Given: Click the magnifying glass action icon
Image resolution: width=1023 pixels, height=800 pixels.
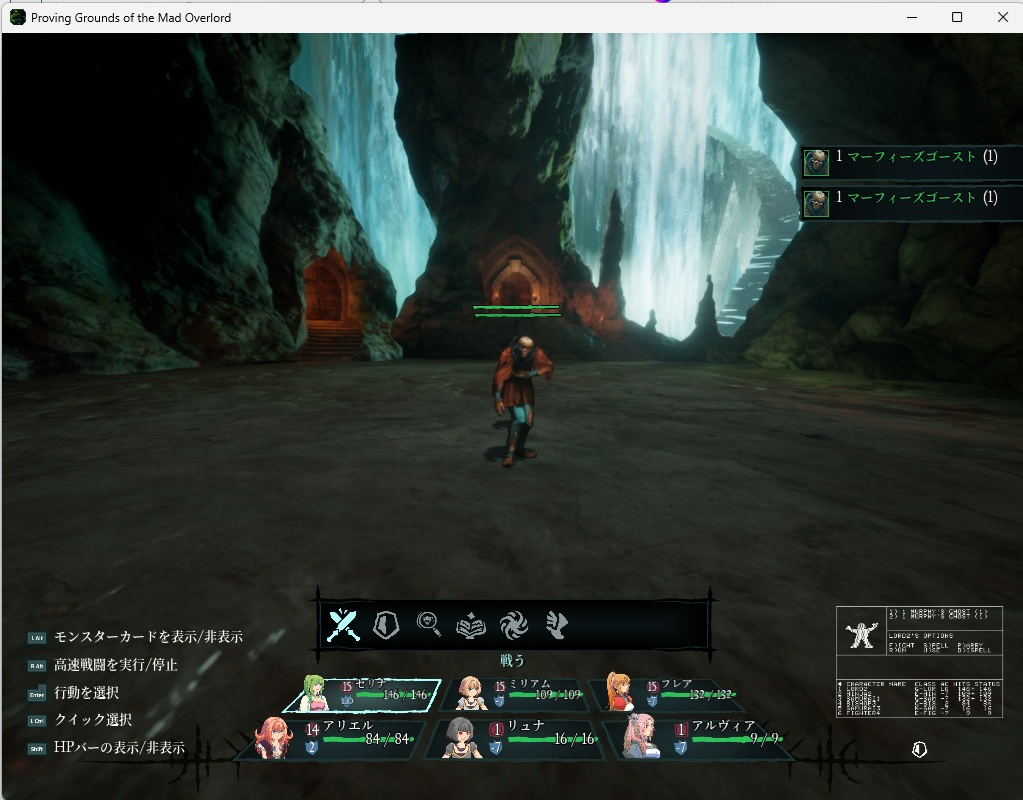Looking at the screenshot, I should (429, 626).
